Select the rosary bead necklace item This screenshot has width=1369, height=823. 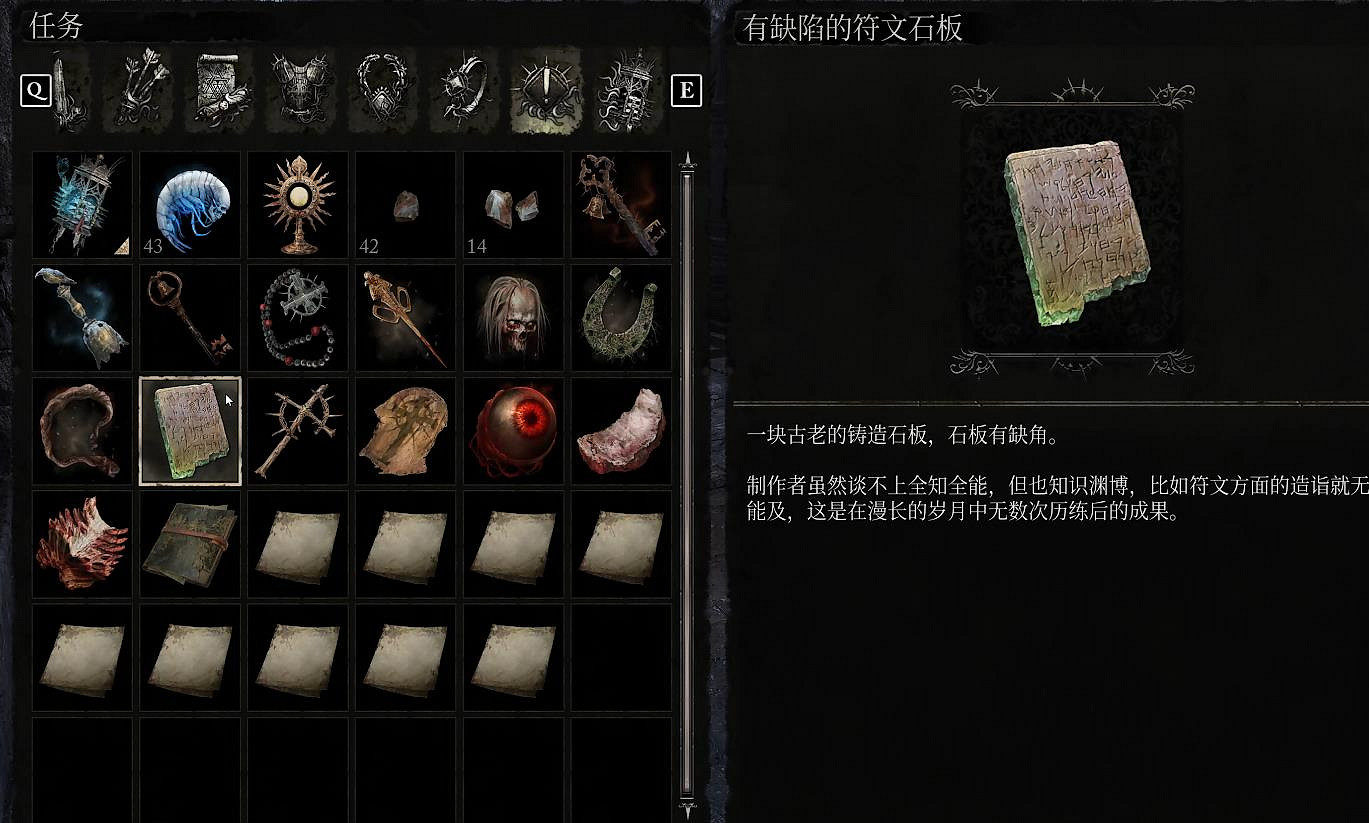point(297,317)
